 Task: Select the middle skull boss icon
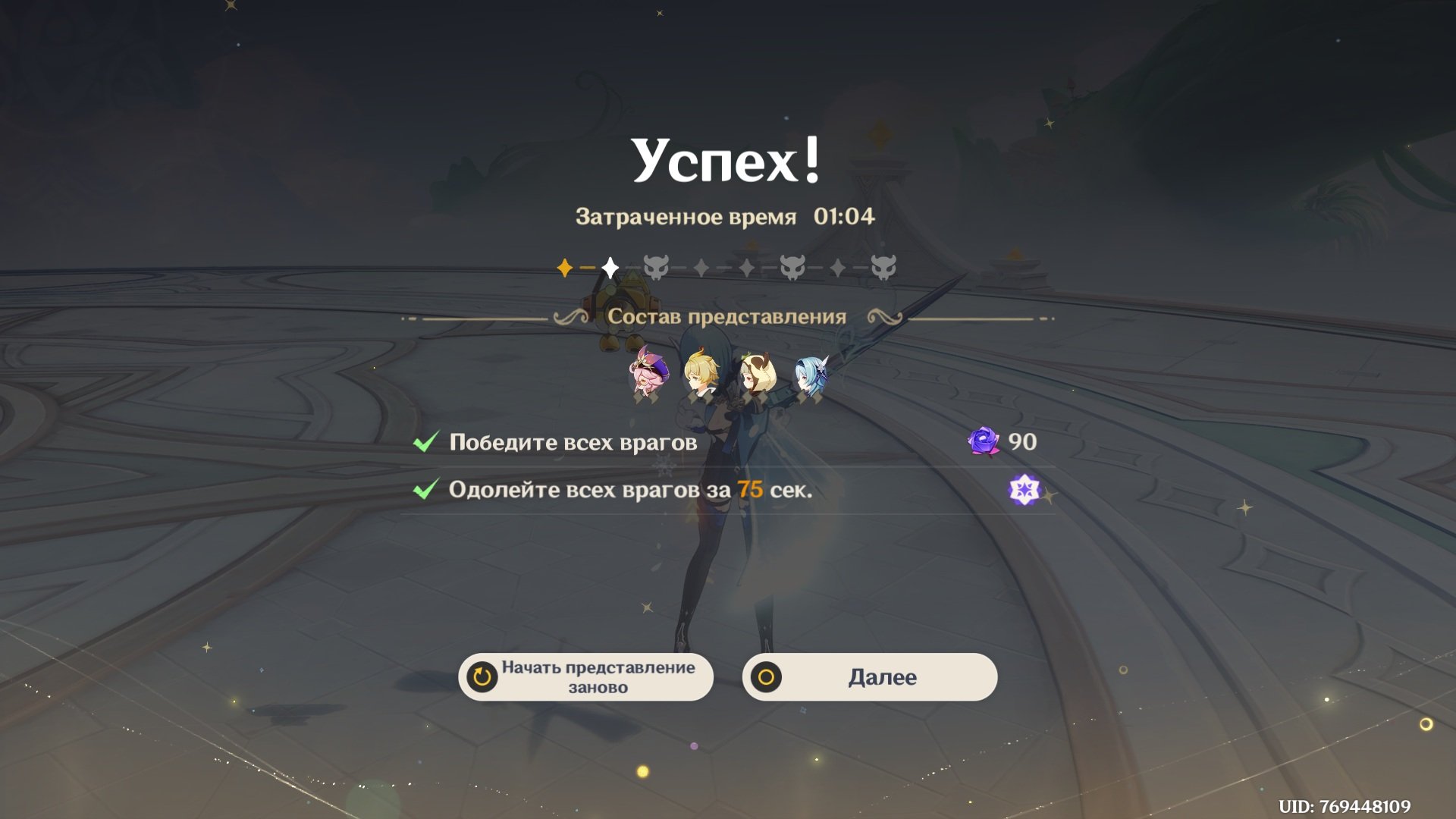tap(792, 266)
